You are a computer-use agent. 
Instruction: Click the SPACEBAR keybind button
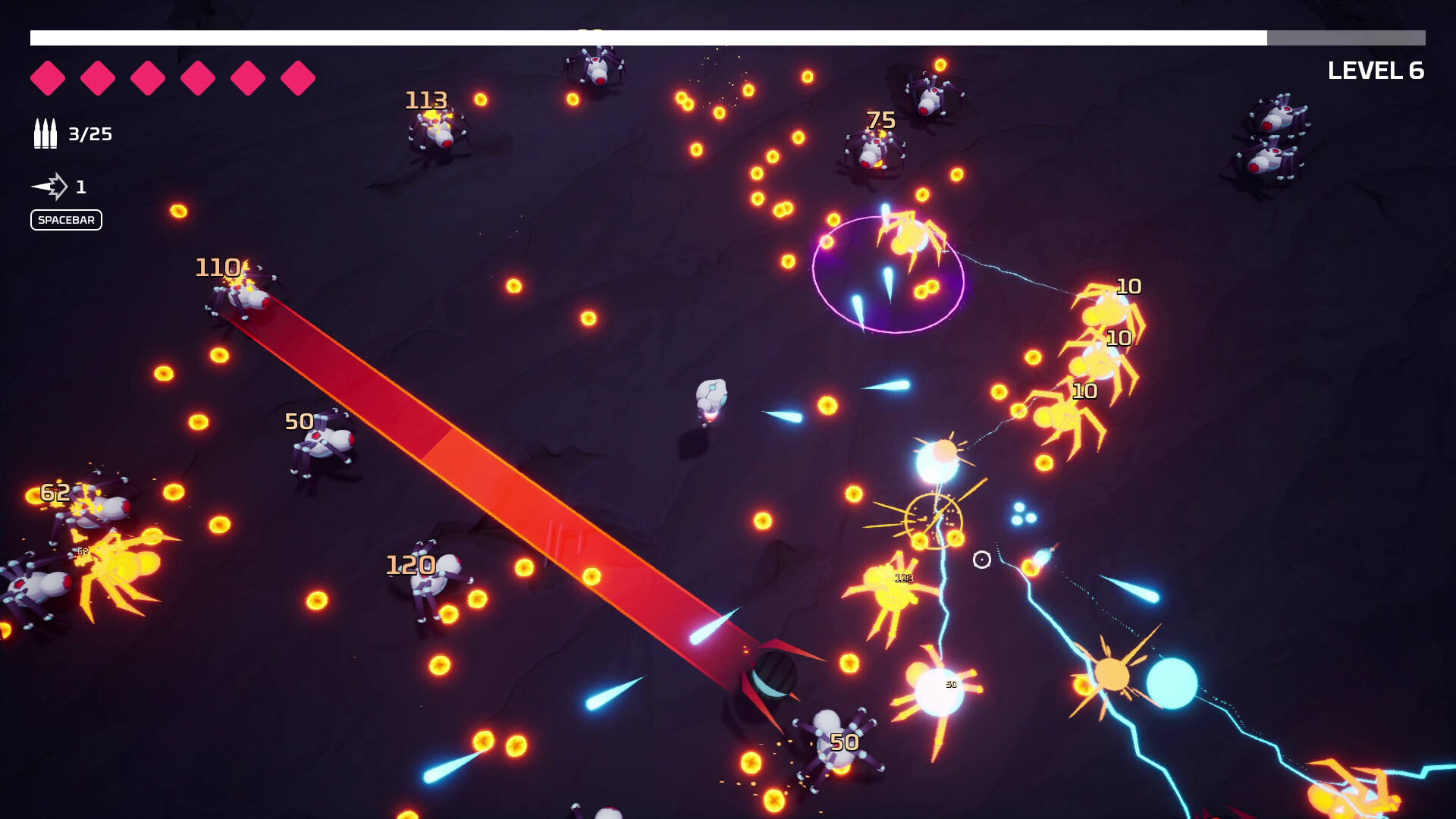(66, 220)
